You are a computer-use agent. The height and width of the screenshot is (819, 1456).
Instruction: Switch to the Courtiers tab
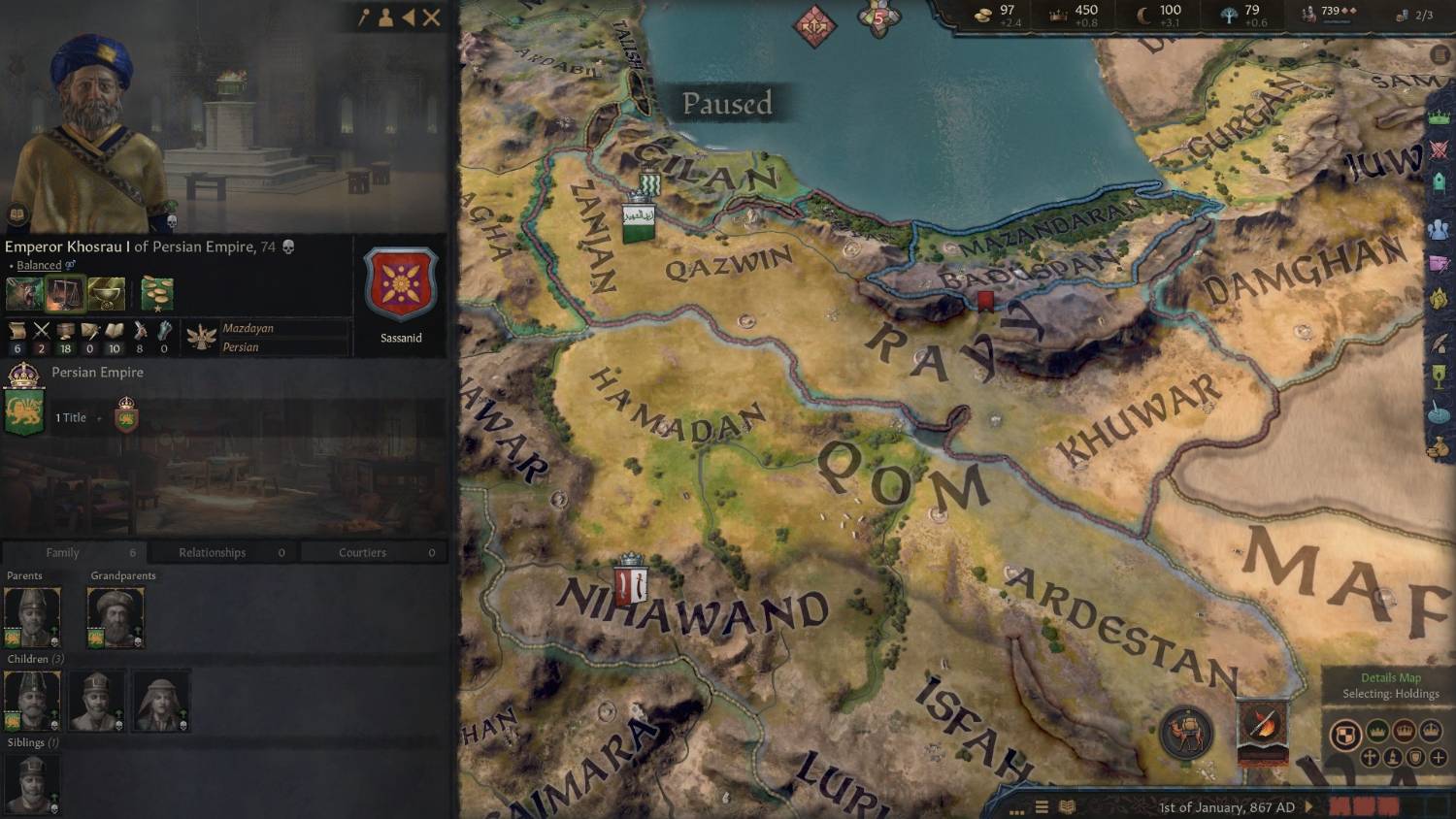[x=362, y=552]
